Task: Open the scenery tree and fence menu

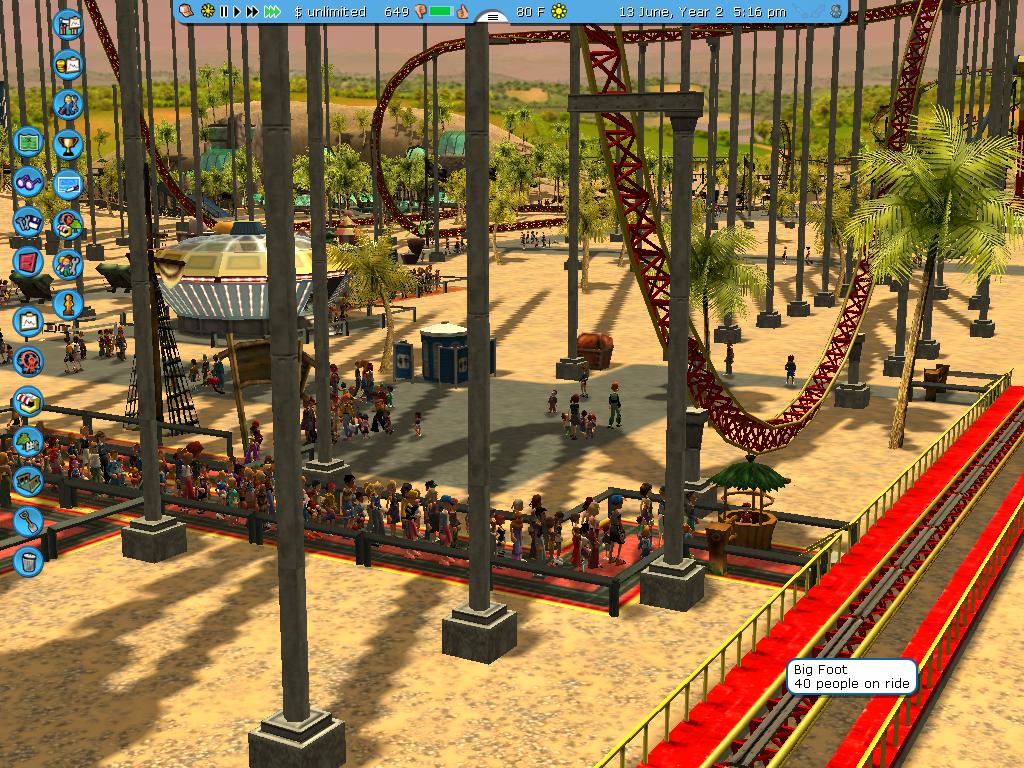Action: coord(28,441)
